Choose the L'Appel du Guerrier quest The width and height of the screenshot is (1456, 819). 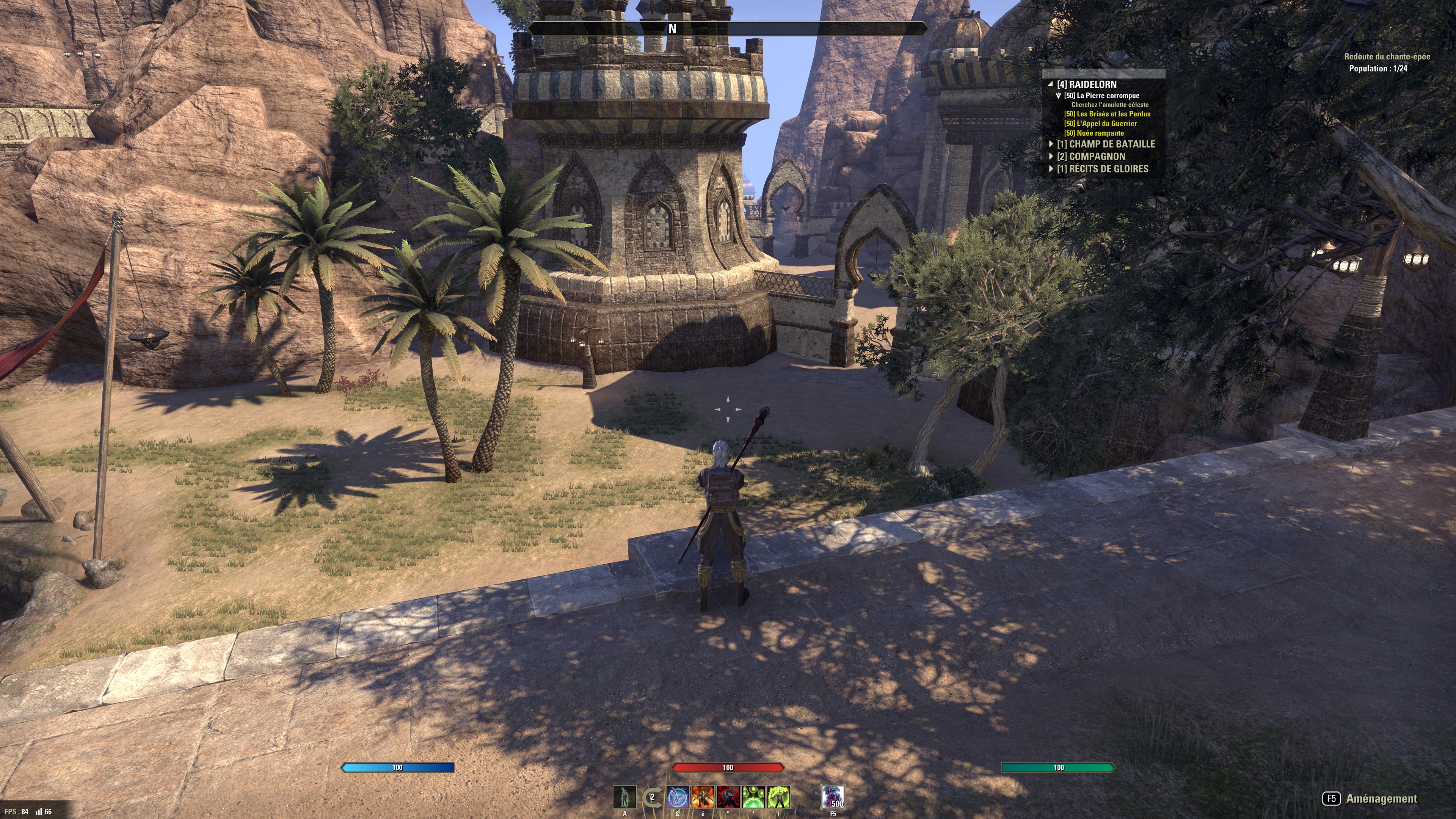pos(1100,124)
